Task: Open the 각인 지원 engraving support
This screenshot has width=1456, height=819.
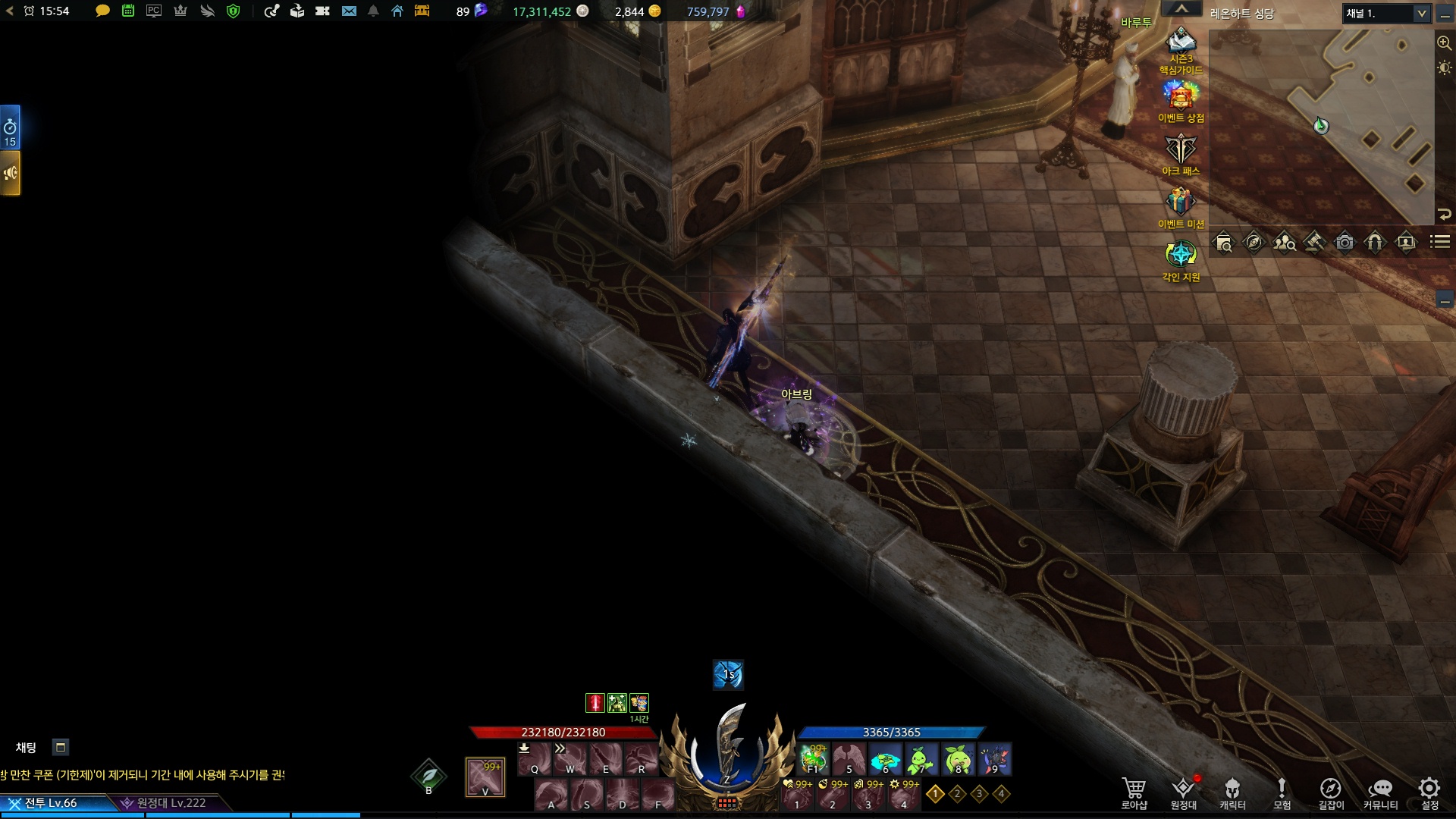Action: click(x=1181, y=255)
